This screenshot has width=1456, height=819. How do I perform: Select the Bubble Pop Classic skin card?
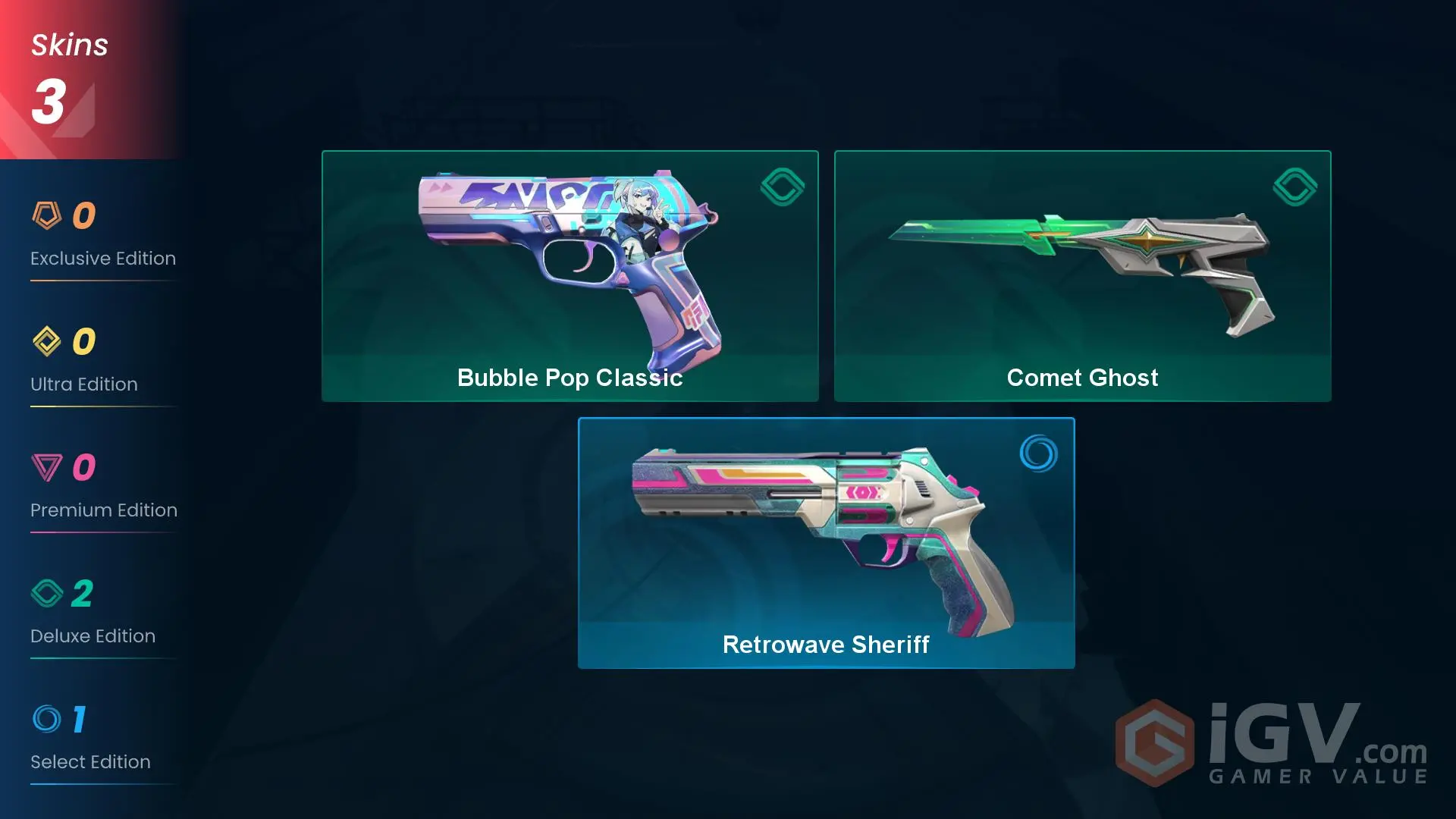570,276
